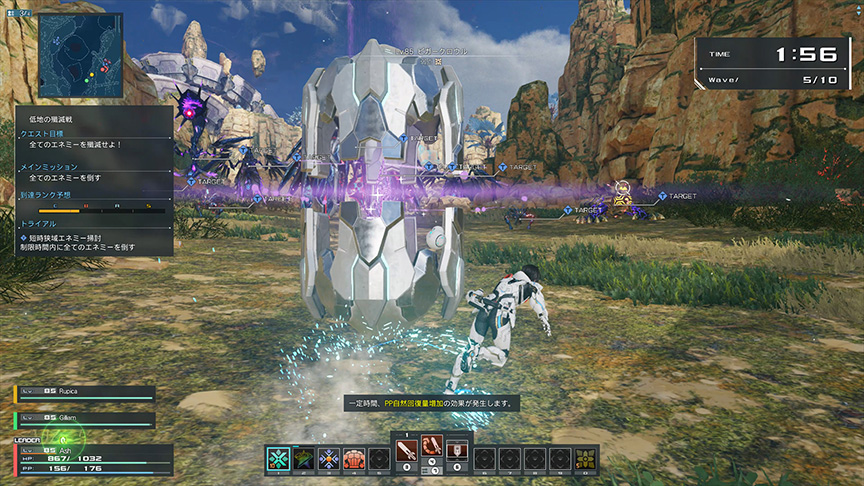Select party member Gilliam
This screenshot has width=864, height=486.
[84, 417]
